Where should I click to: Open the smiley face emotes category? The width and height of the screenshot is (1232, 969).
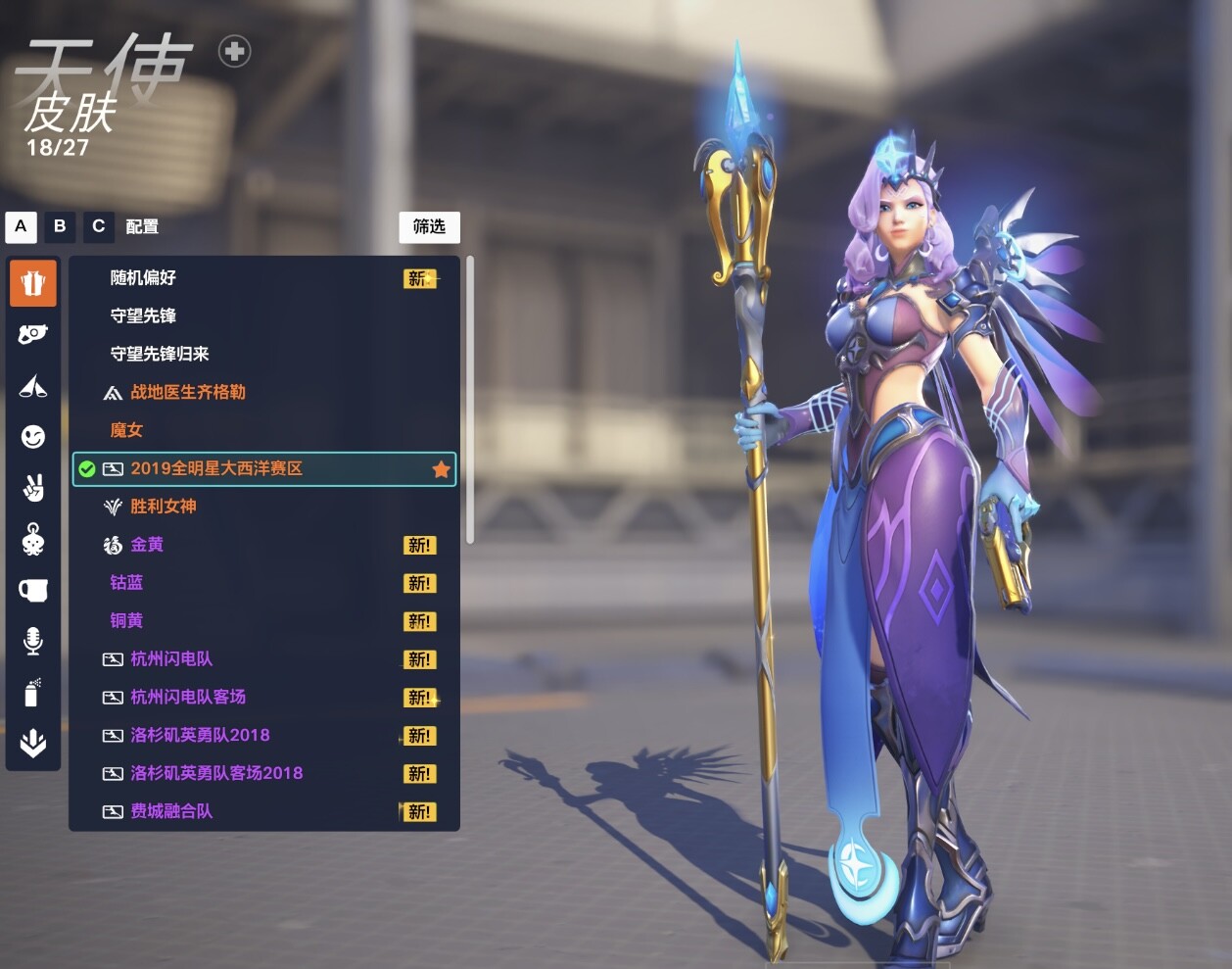(33, 436)
